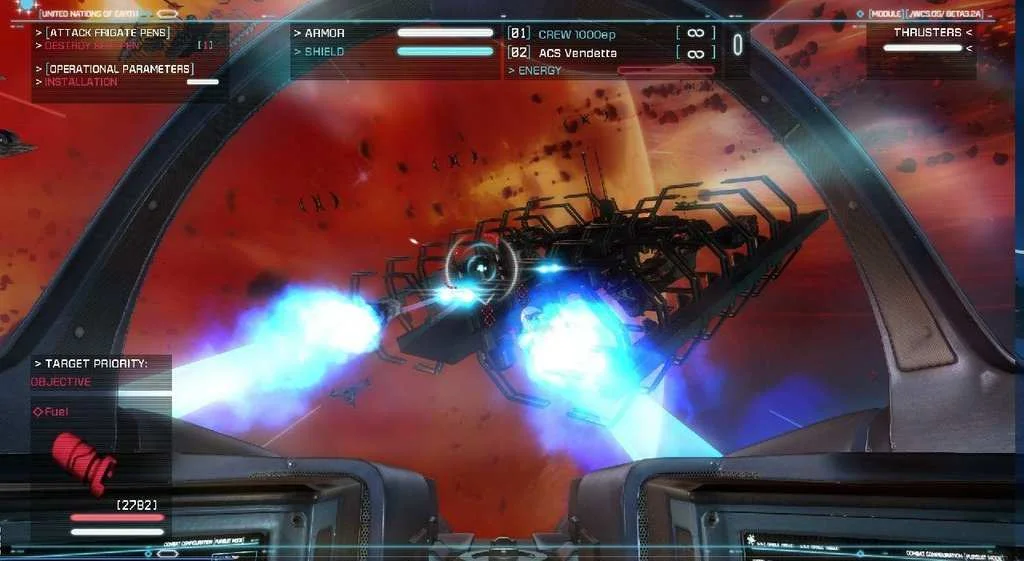Open the Operational Parameters objective entry
1024x561 pixels.
pyautogui.click(x=120, y=69)
